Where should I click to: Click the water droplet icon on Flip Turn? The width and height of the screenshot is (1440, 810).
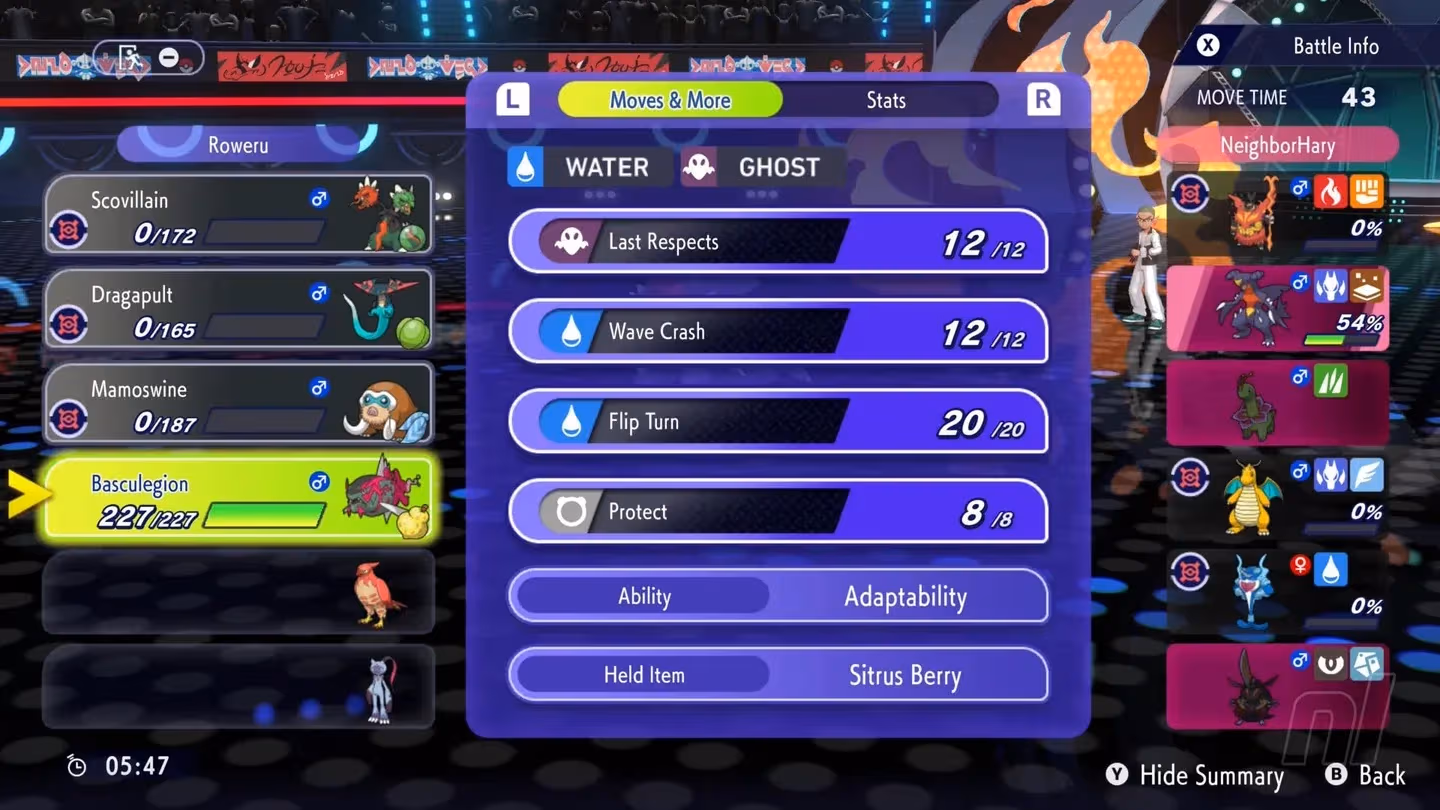(570, 421)
